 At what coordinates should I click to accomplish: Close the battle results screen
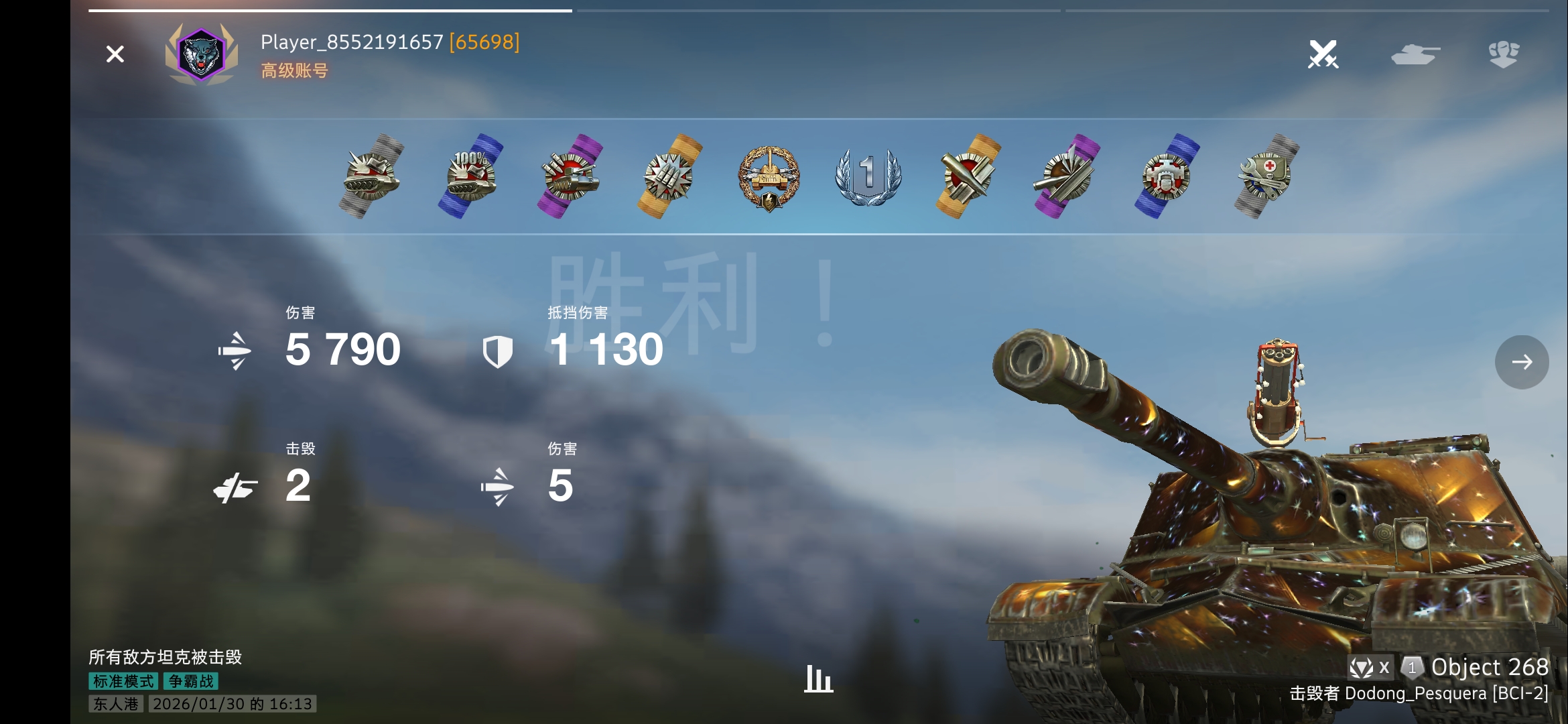(115, 54)
